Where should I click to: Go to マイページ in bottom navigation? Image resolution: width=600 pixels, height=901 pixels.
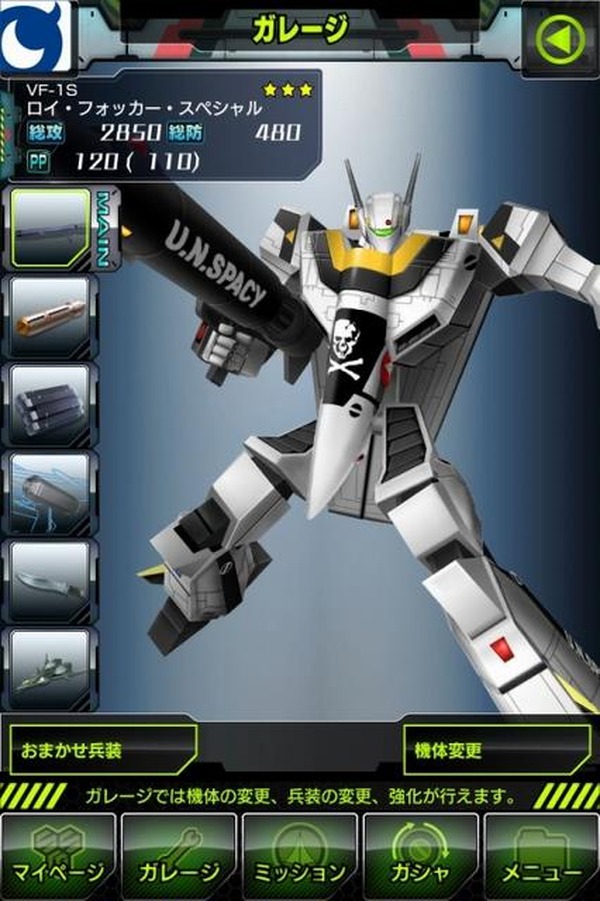[58, 857]
